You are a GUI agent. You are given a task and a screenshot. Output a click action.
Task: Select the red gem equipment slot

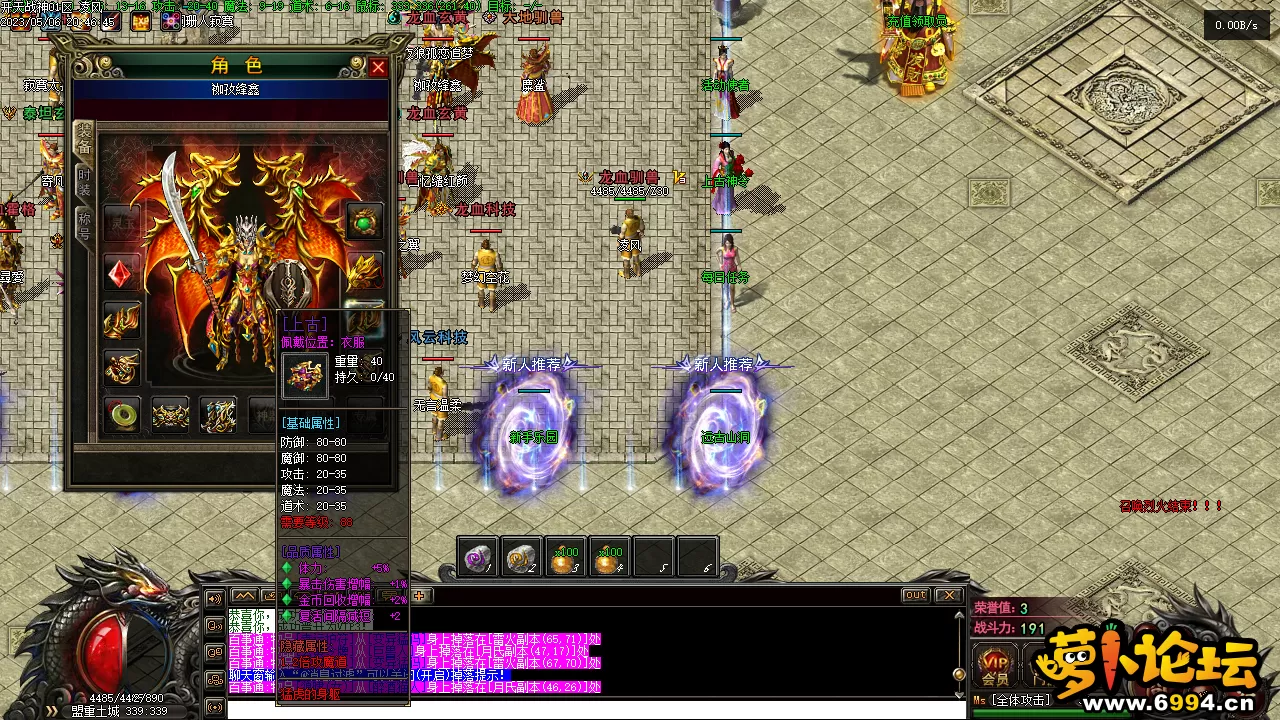[122, 273]
